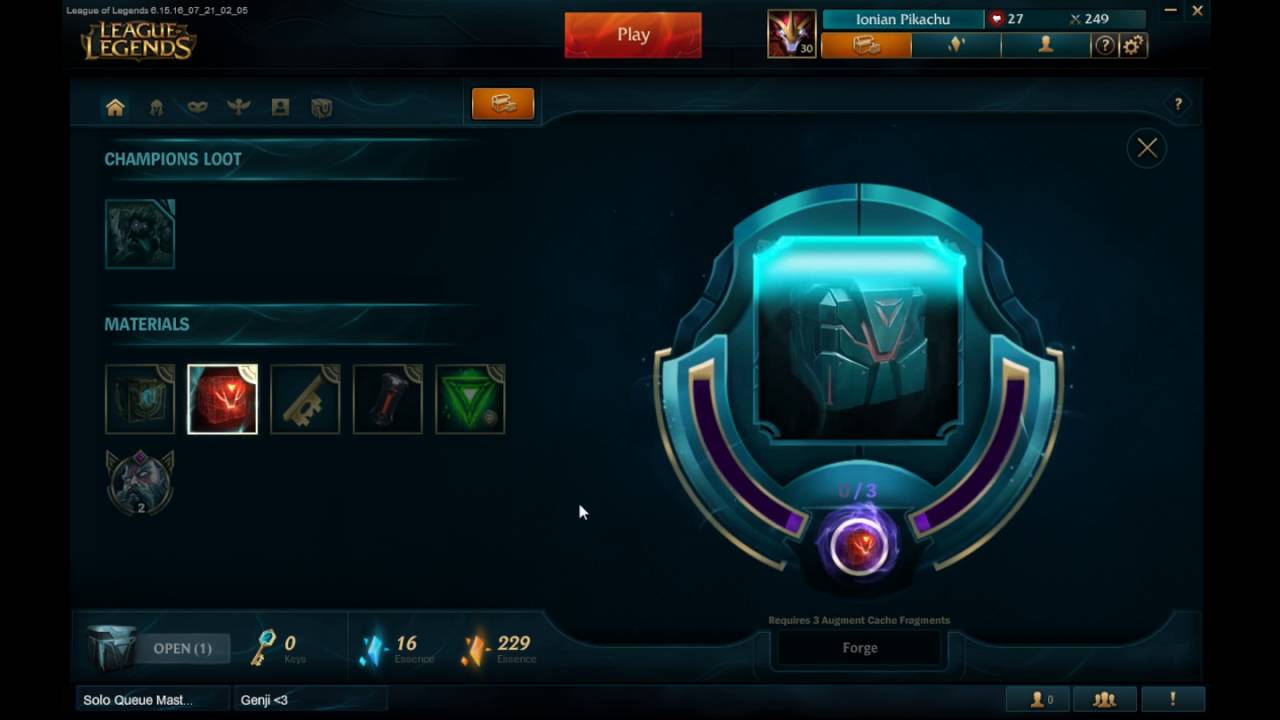Select the mask-shaped skins tab icon
The image size is (1280, 720).
click(x=196, y=105)
